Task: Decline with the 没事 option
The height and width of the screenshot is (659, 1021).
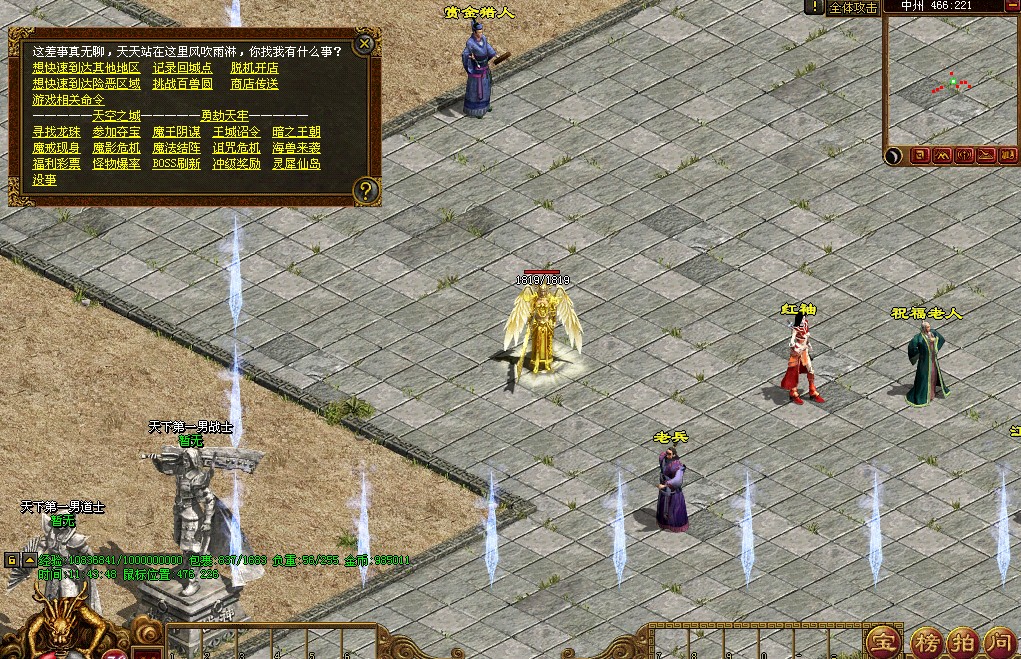Action: pos(44,180)
